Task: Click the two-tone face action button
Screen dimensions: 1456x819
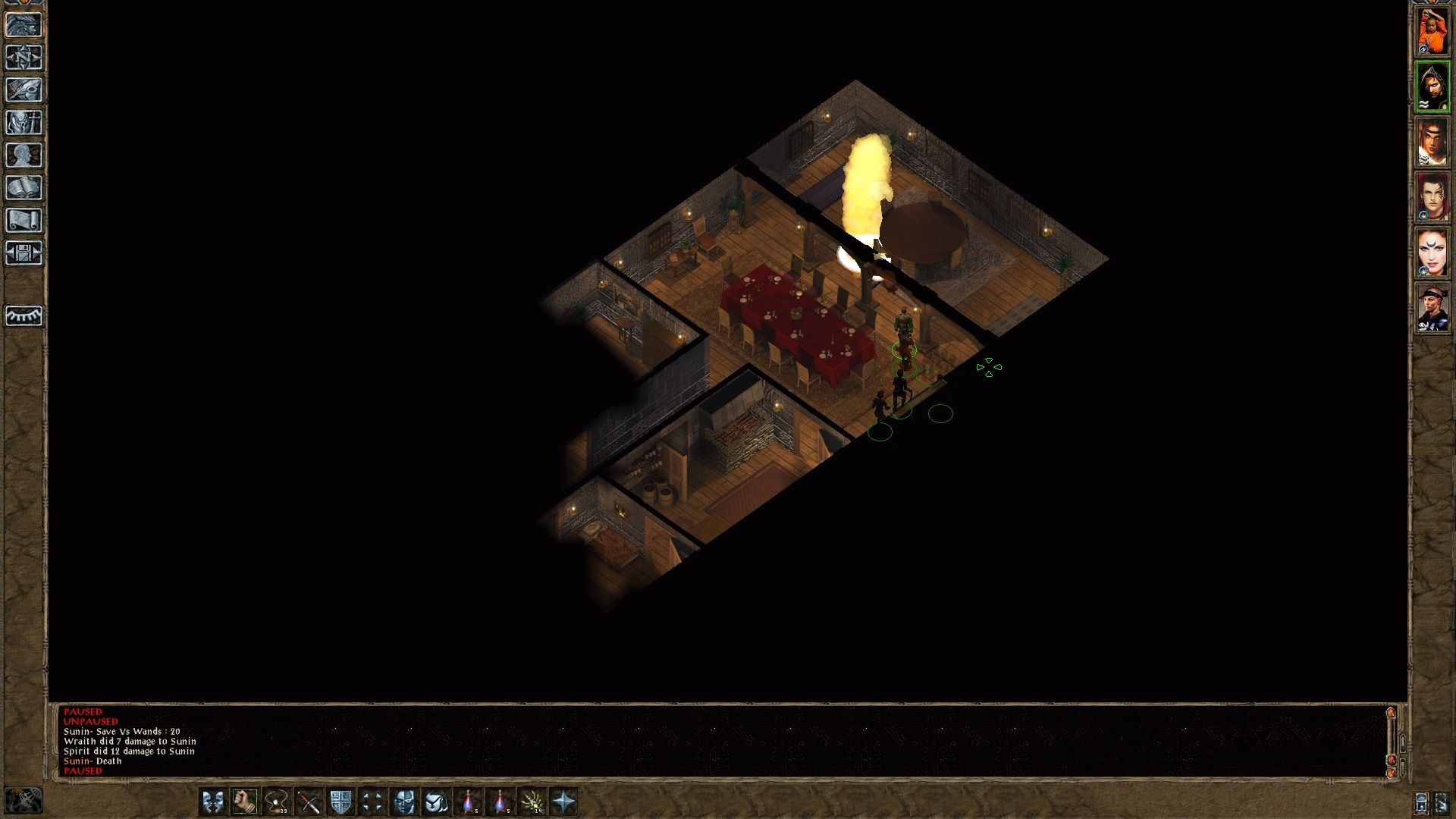Action: pos(404,802)
